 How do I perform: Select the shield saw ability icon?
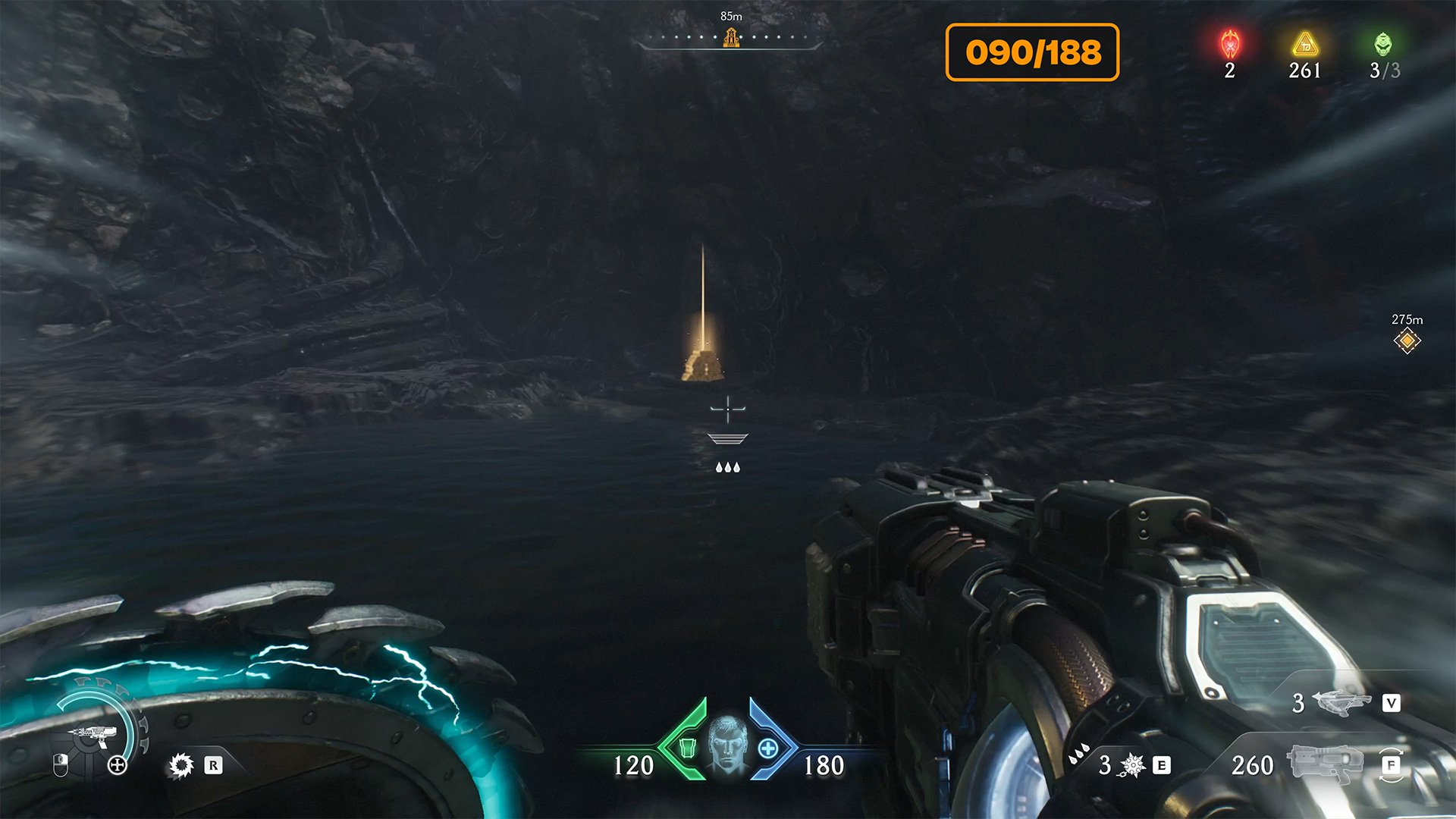pos(181,765)
